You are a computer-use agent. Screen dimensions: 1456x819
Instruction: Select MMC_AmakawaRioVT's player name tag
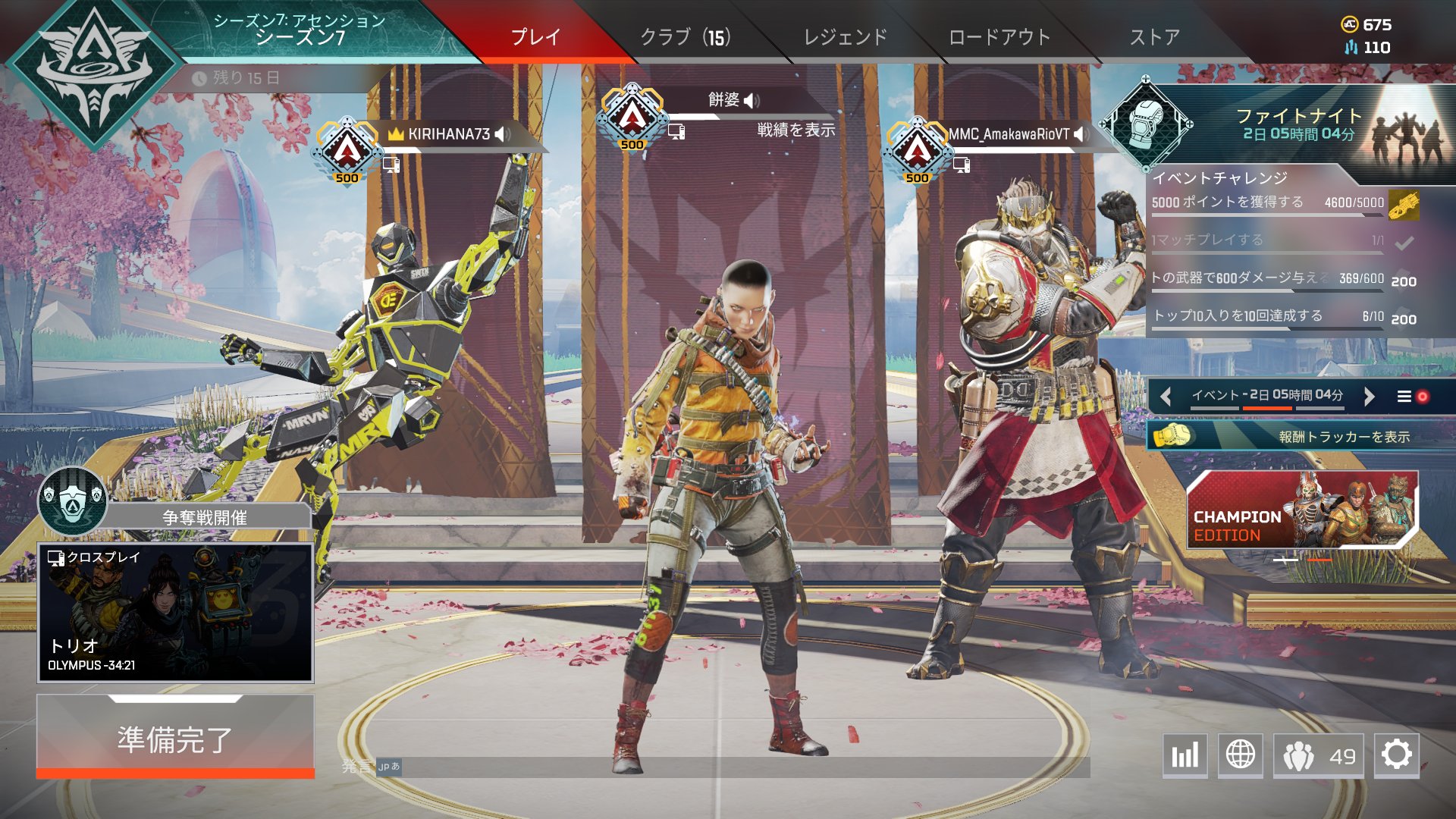pos(1009,134)
